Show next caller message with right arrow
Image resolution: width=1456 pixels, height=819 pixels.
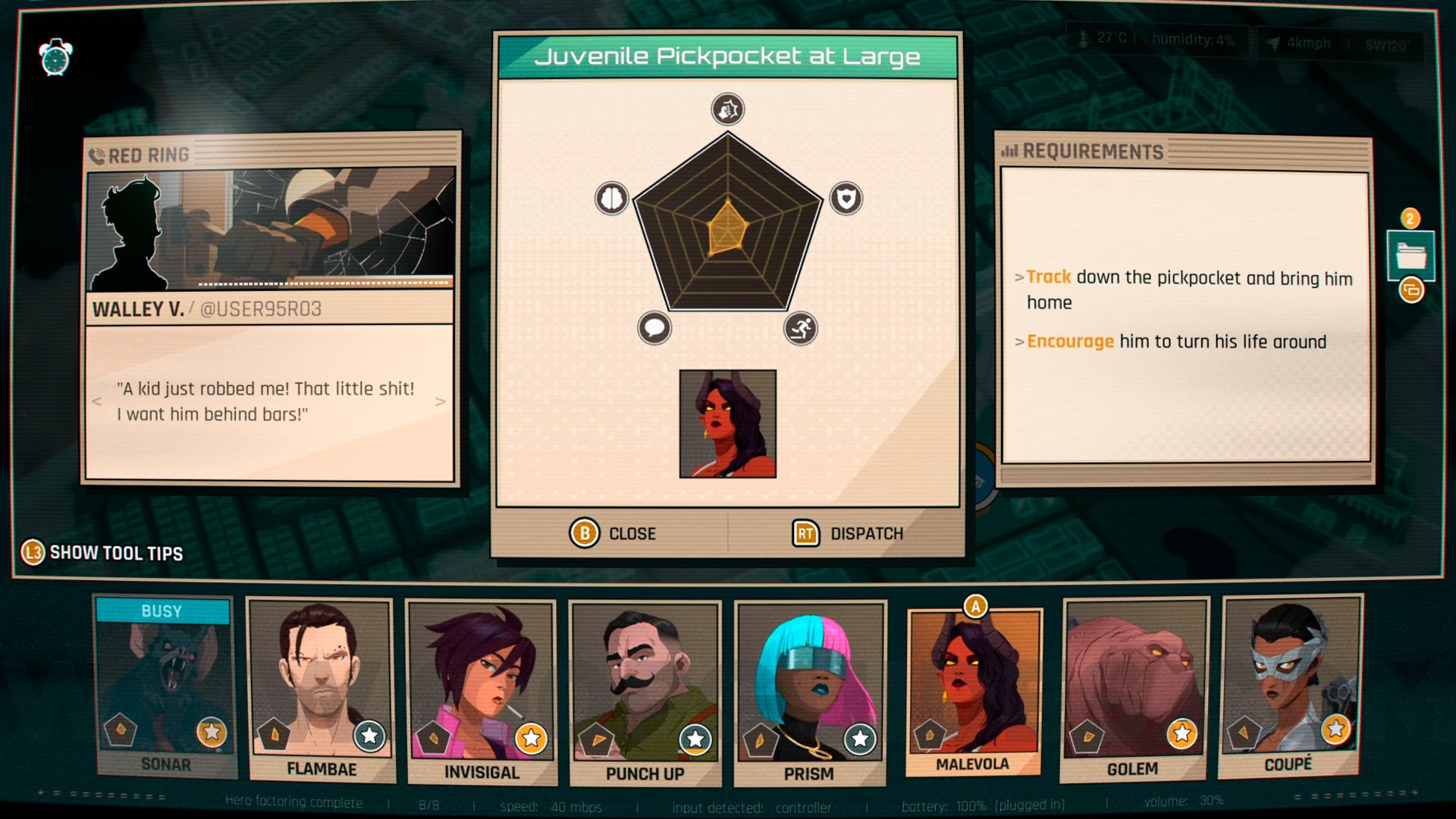(440, 401)
